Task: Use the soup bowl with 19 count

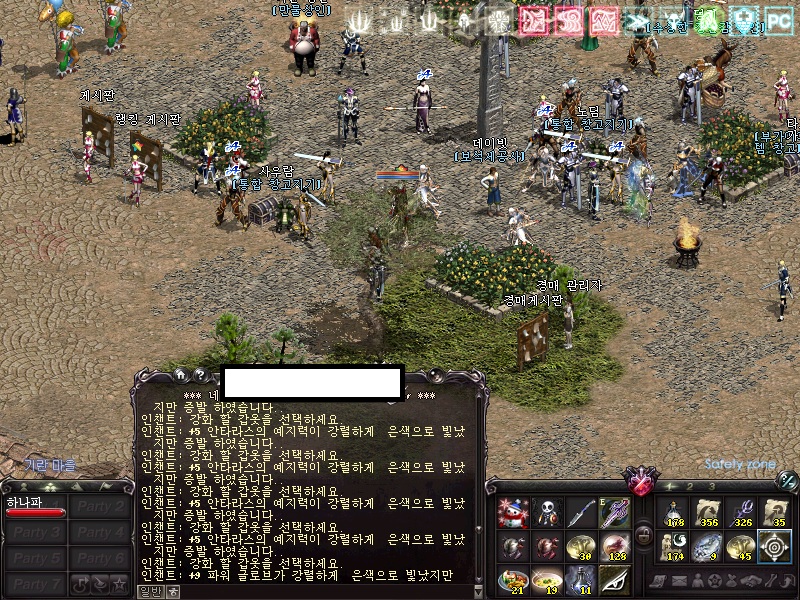Action: (547, 580)
